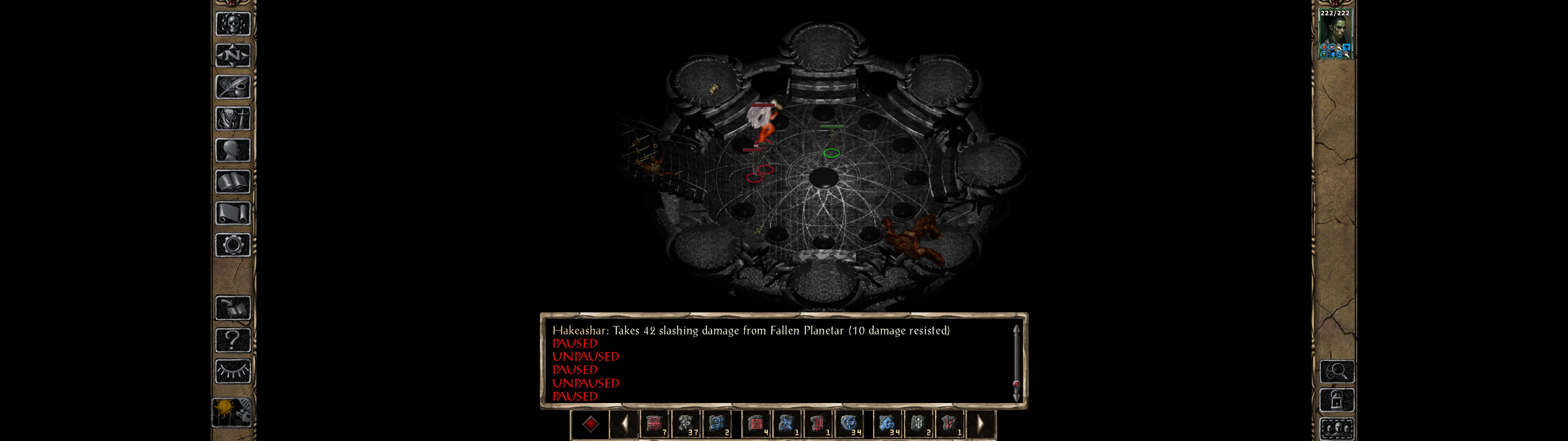
Task: Click the sun day-night clock
Action: coord(232,413)
